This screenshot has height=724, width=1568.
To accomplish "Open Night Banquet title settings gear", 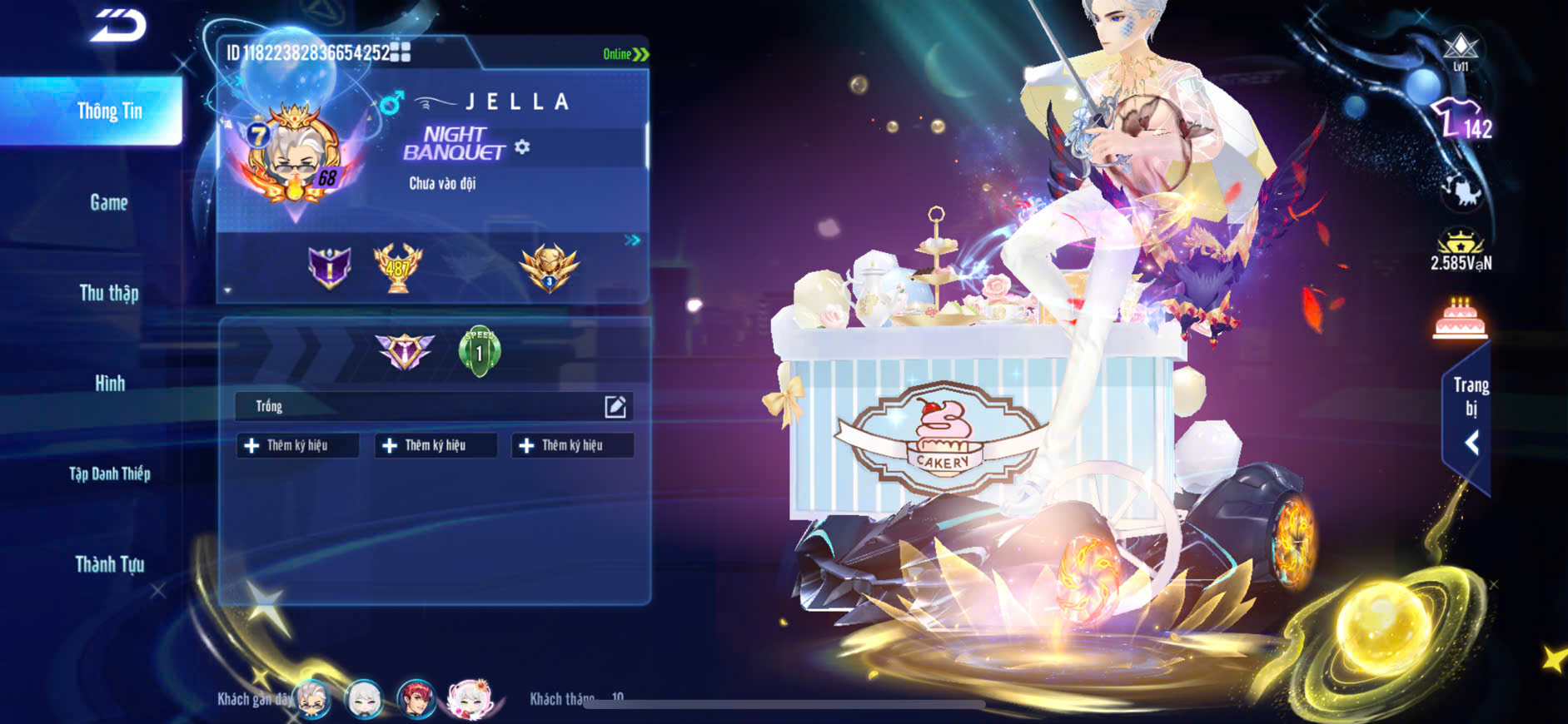I will (x=522, y=147).
